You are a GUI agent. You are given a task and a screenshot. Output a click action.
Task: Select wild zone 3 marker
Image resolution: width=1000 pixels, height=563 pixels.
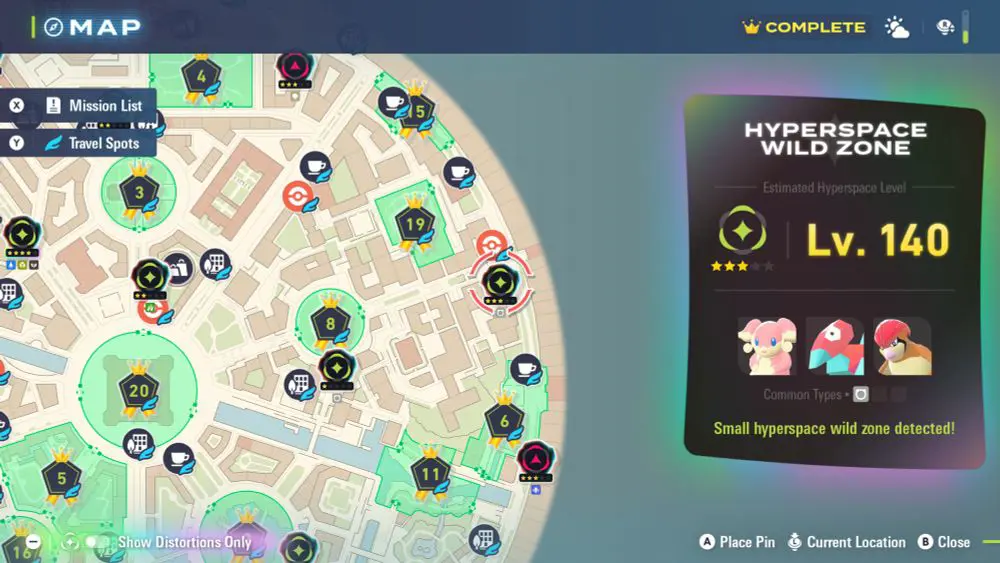pos(139,193)
